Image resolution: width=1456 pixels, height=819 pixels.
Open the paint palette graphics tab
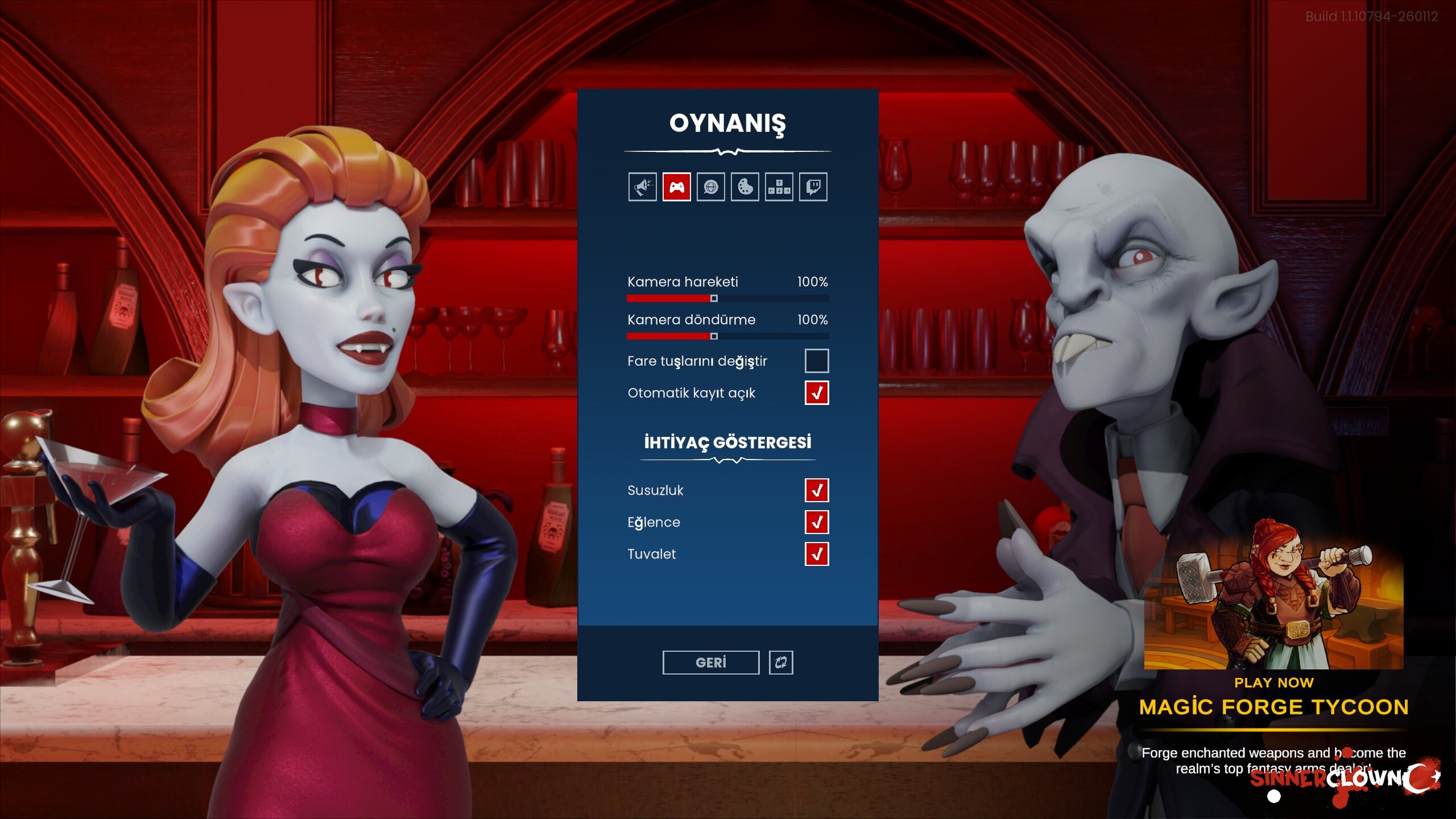(745, 187)
